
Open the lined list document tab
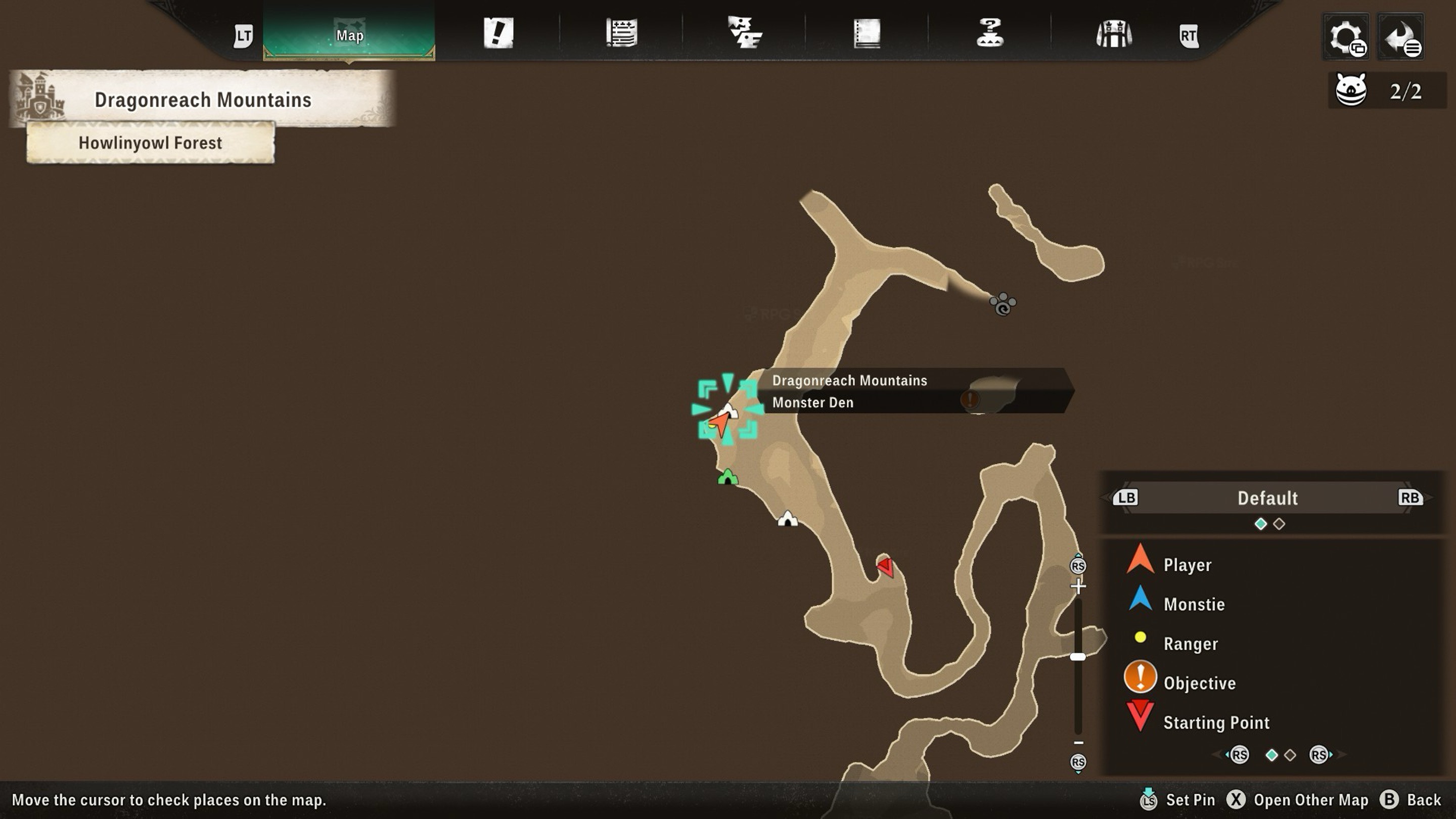621,33
